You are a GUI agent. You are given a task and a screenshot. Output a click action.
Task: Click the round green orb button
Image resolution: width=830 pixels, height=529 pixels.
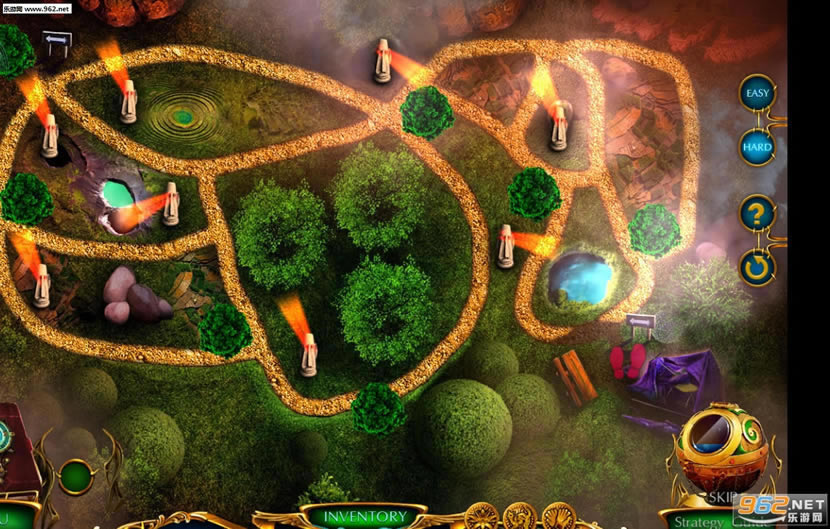pos(77,475)
